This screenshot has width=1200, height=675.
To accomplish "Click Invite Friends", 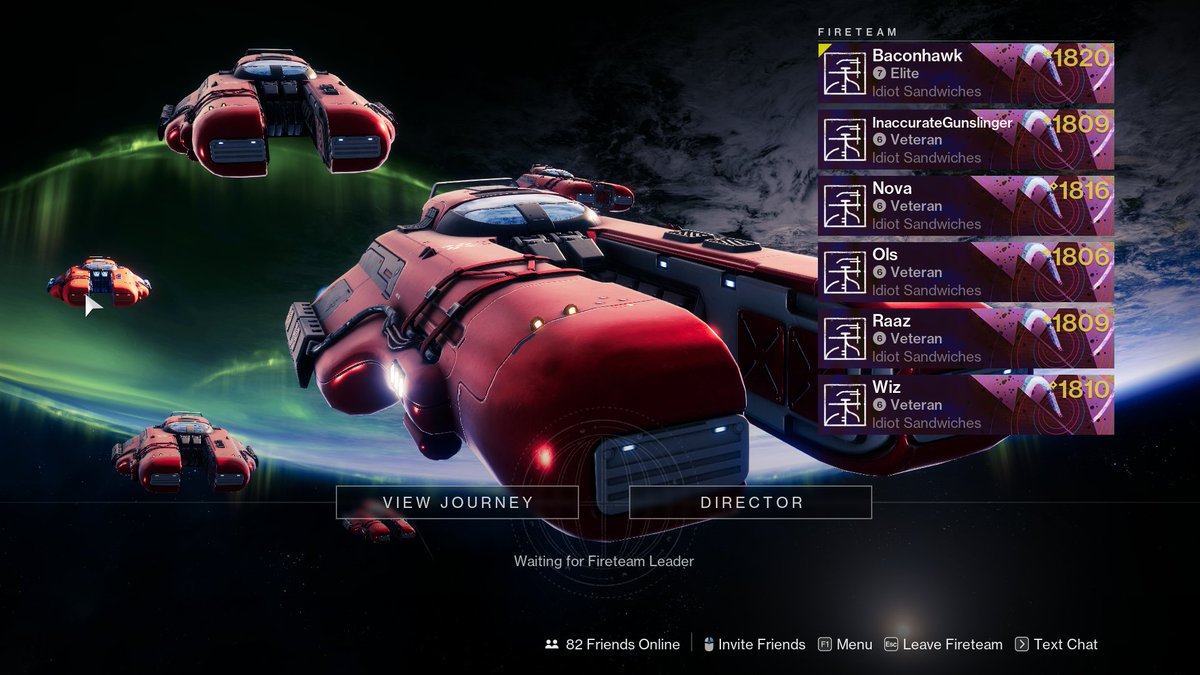I will pos(753,645).
